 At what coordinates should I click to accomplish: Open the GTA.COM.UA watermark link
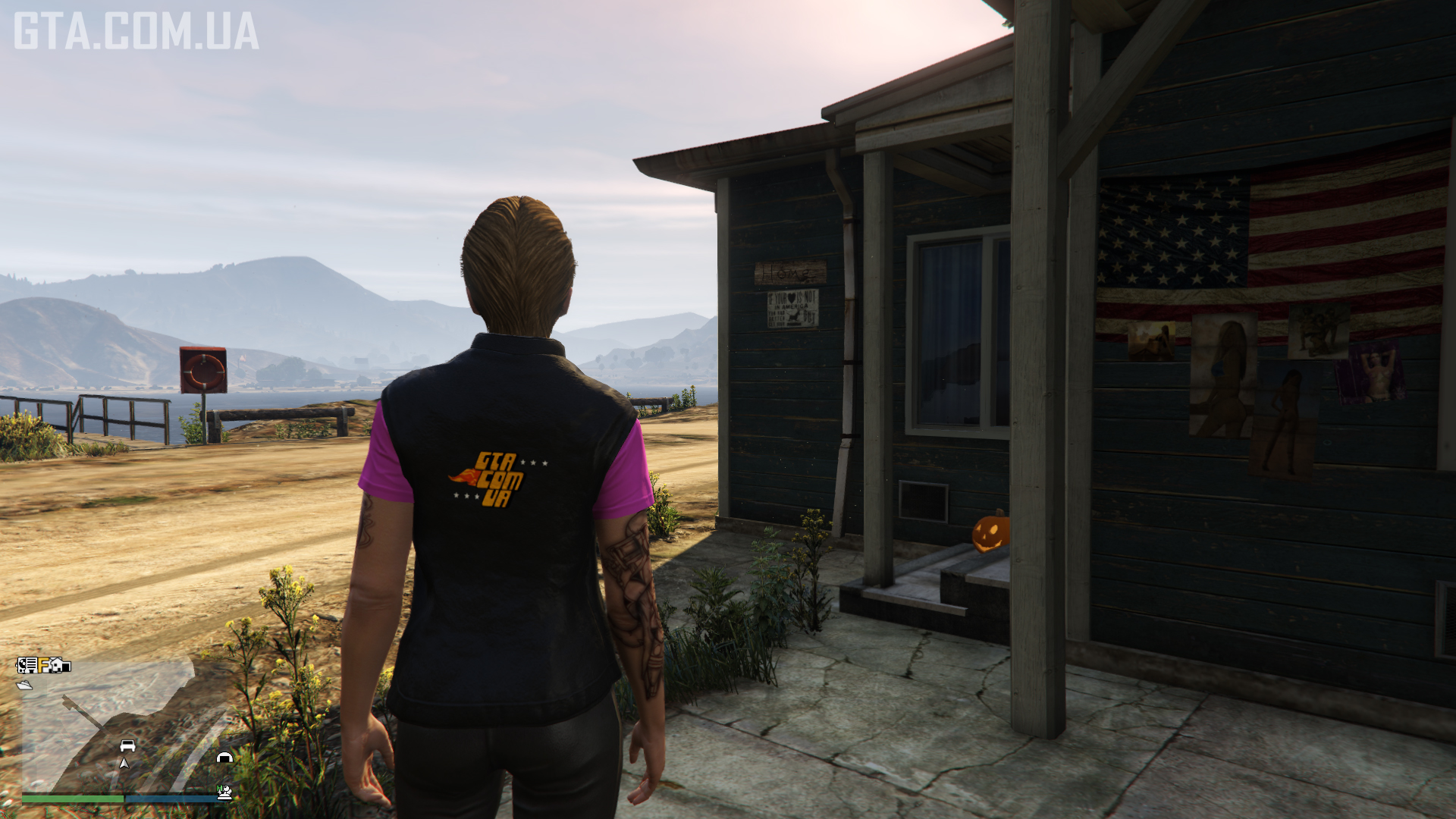pyautogui.click(x=136, y=31)
